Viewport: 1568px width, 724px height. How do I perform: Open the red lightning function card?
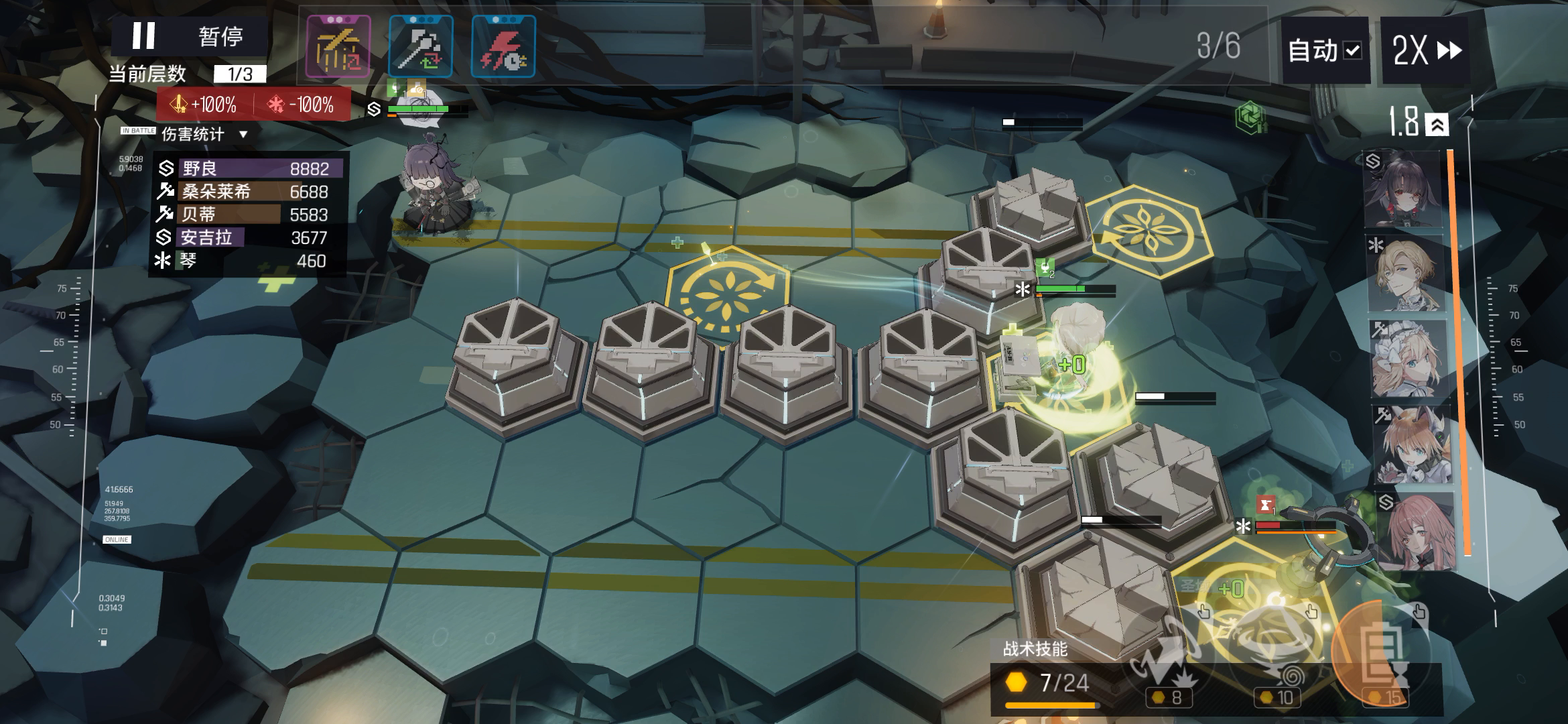tap(503, 47)
